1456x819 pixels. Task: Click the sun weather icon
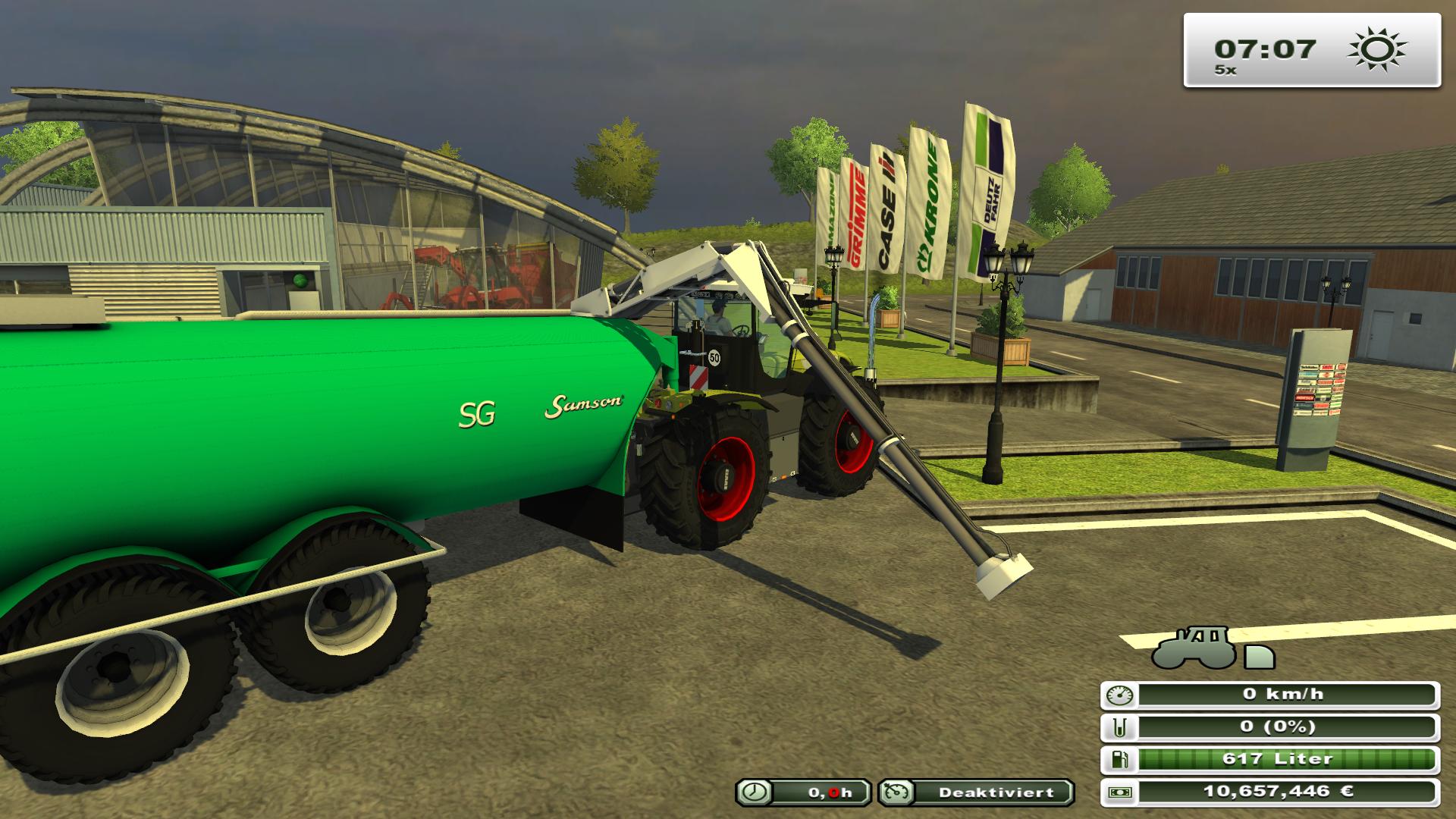[1376, 50]
